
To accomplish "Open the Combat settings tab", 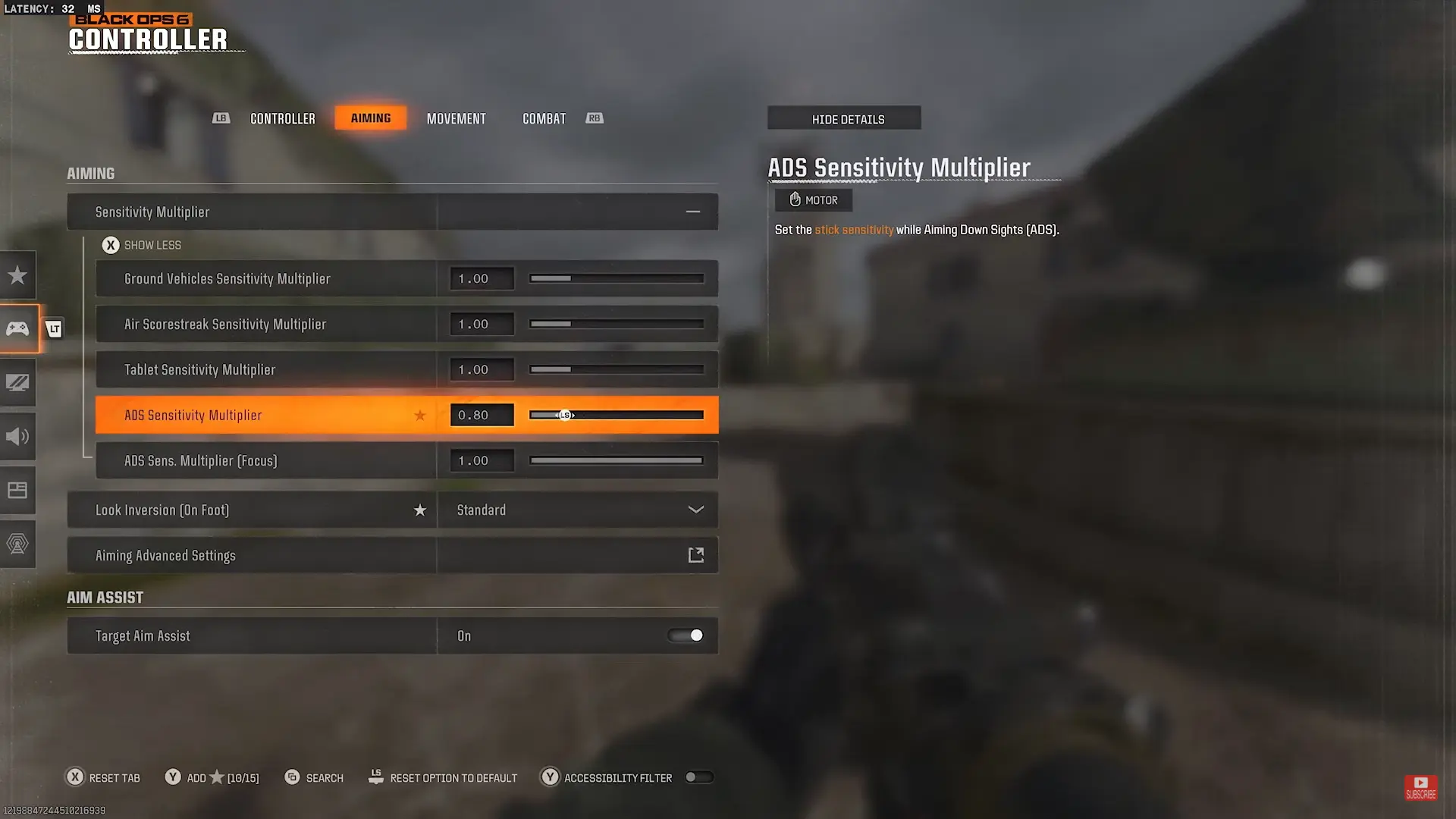I will click(543, 118).
